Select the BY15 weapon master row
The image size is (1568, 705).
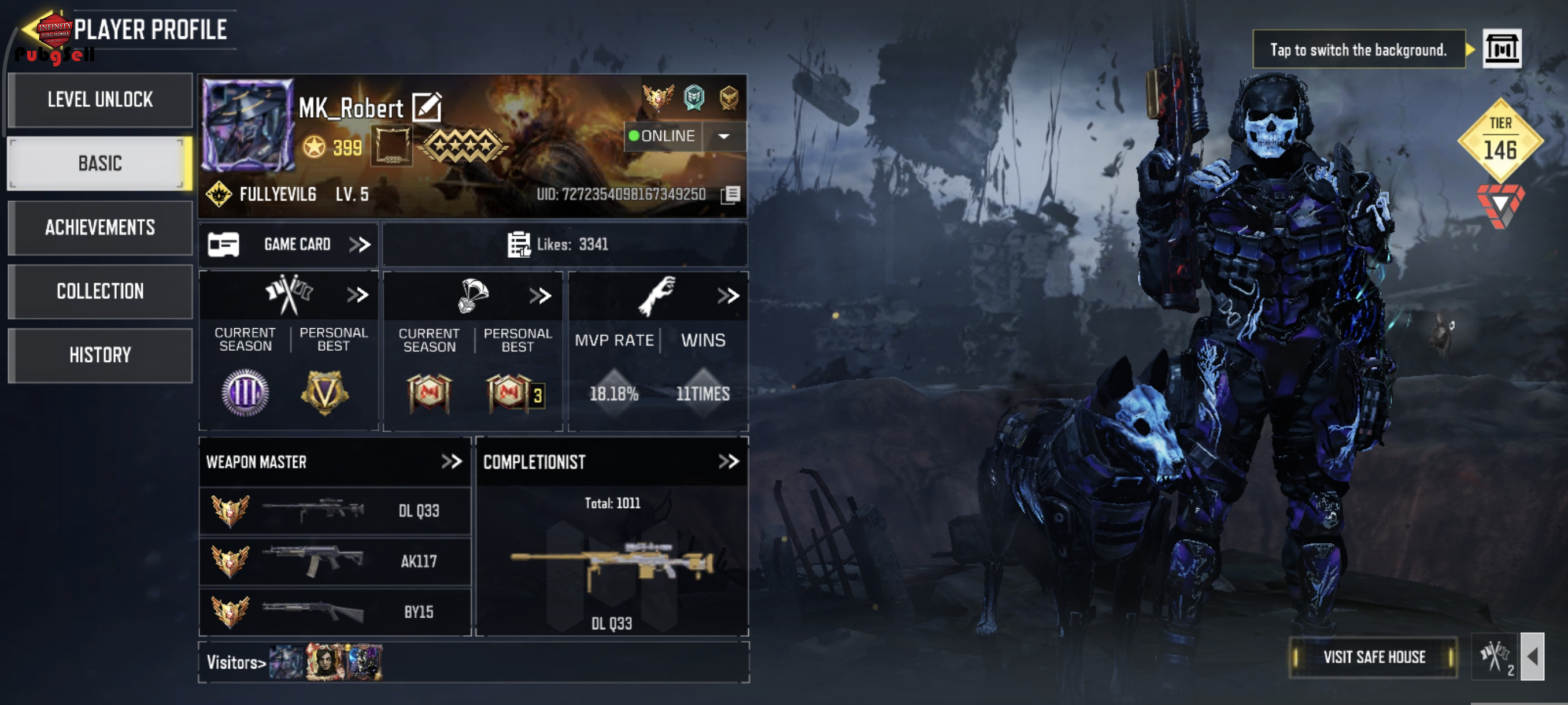[335, 611]
